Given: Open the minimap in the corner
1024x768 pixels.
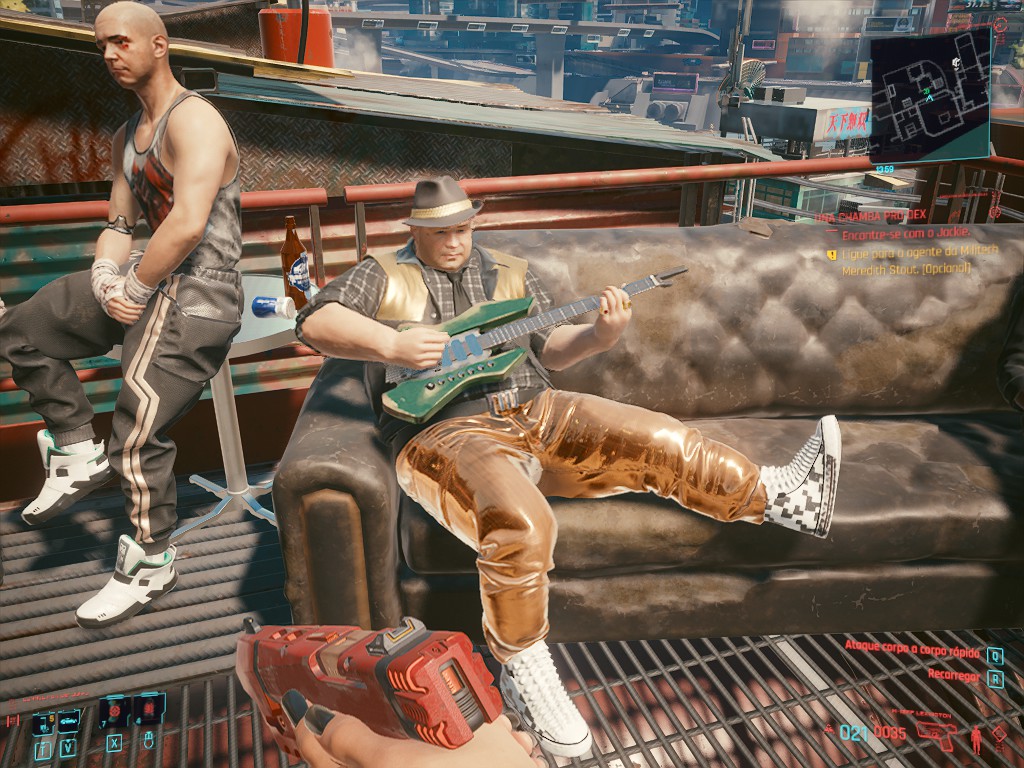Looking at the screenshot, I should click(930, 97).
